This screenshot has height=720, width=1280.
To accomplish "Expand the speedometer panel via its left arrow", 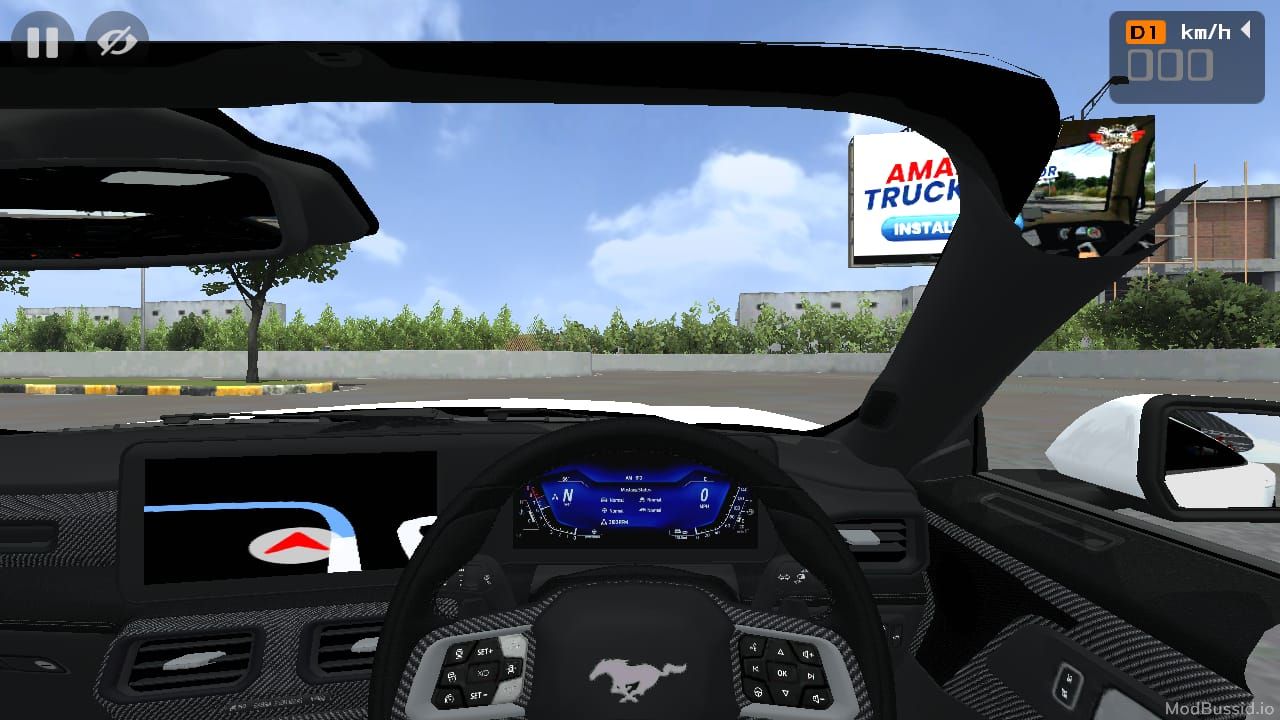I will pos(1247,31).
